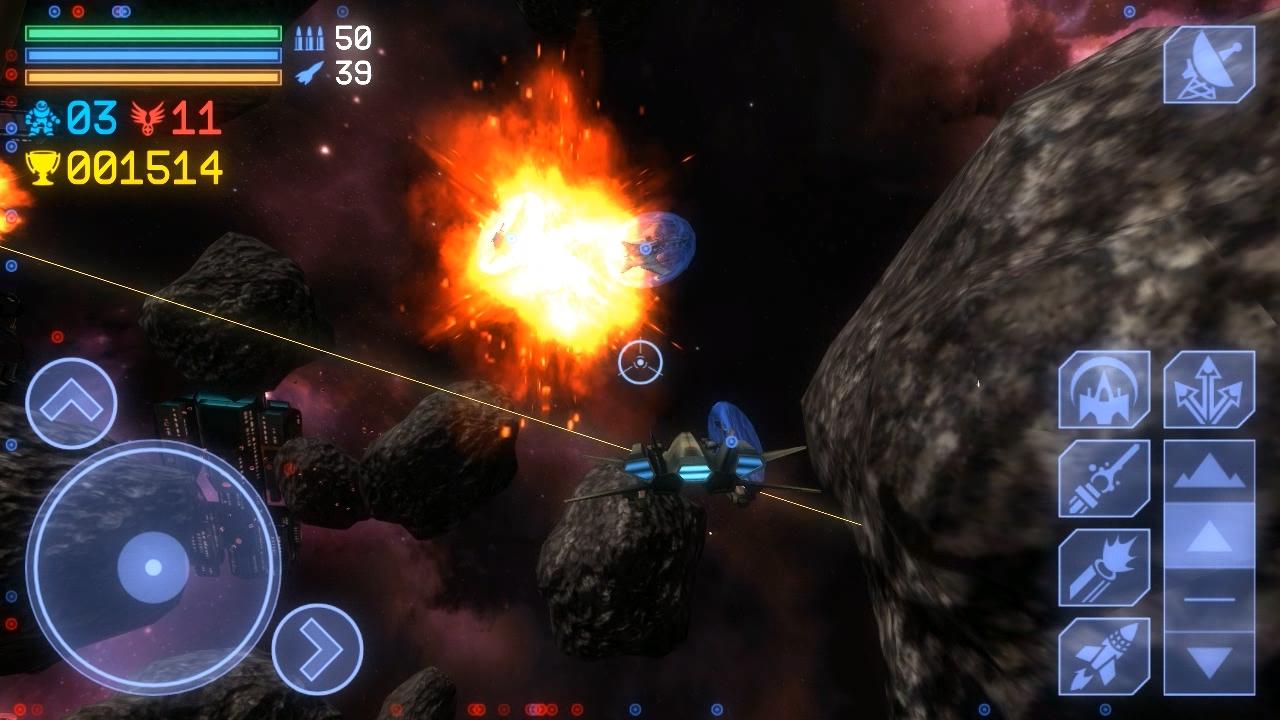Select the single up-triangle throttle level
The width and height of the screenshot is (1280, 720).
pos(1209,537)
